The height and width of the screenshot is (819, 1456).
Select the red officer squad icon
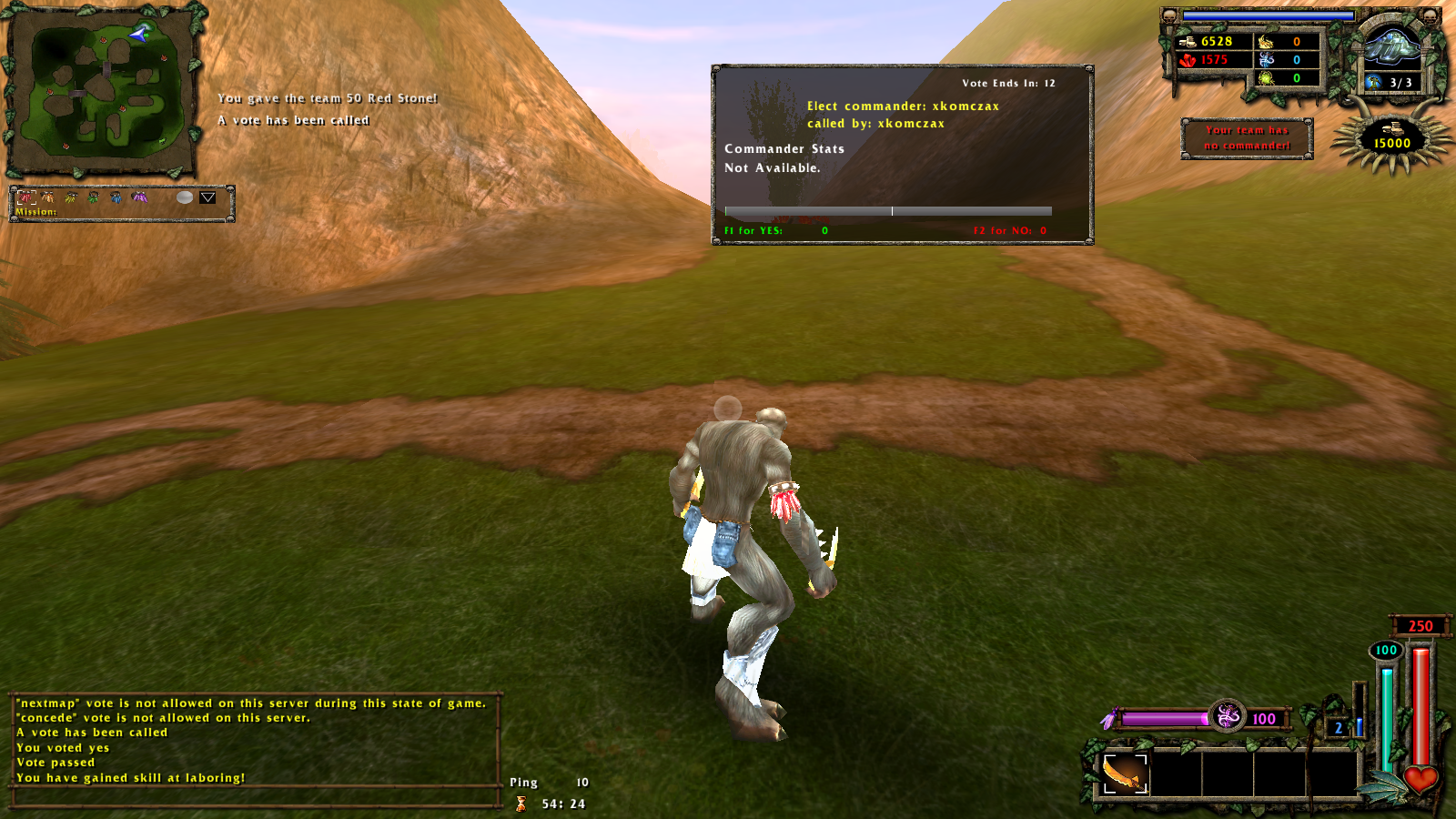click(25, 197)
